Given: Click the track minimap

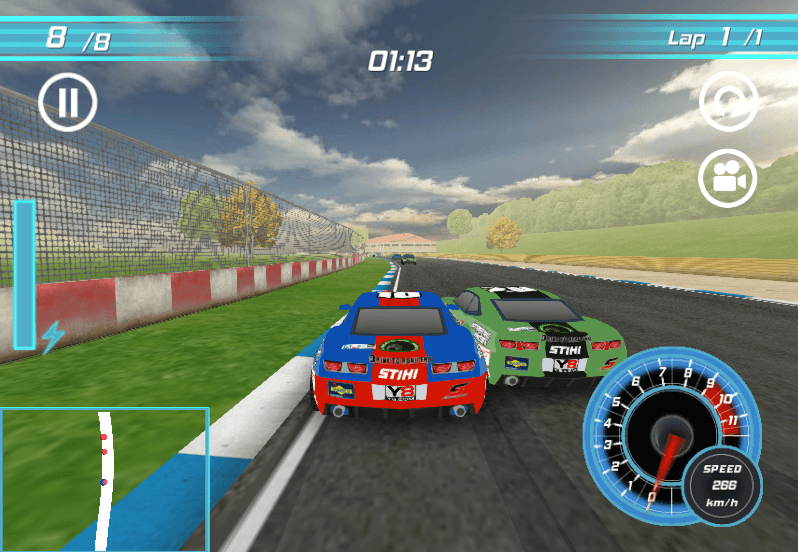Looking at the screenshot, I should (x=104, y=479).
